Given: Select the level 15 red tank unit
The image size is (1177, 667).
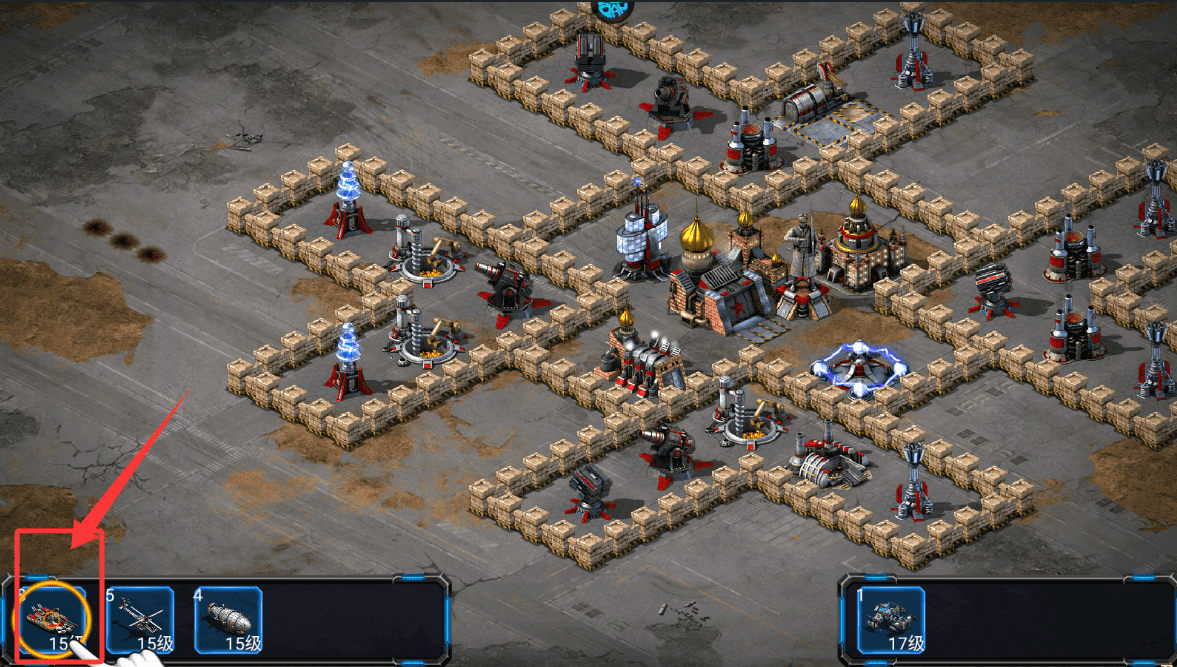Looking at the screenshot, I should (54, 619).
